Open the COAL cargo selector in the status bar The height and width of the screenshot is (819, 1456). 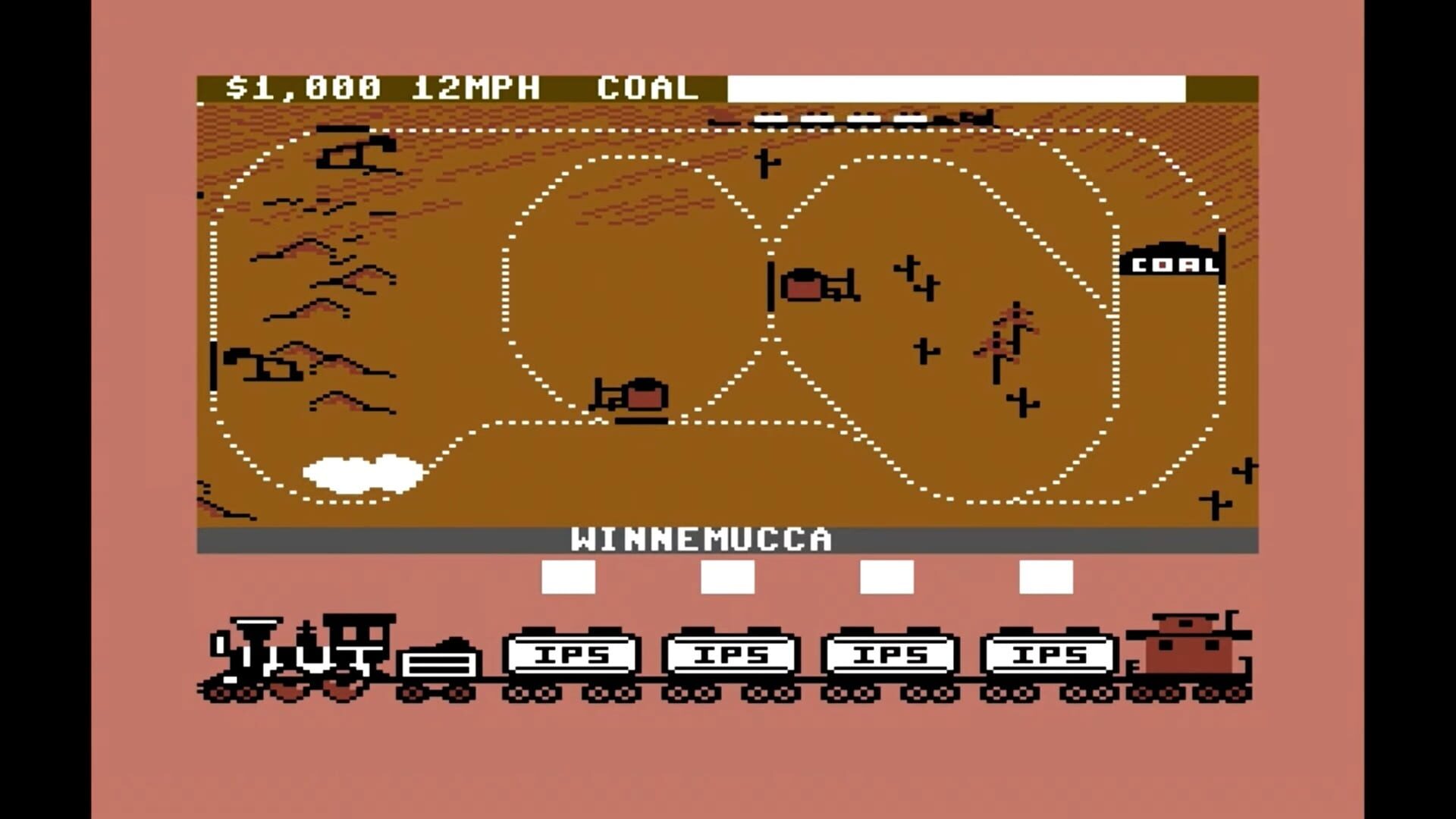(648, 87)
